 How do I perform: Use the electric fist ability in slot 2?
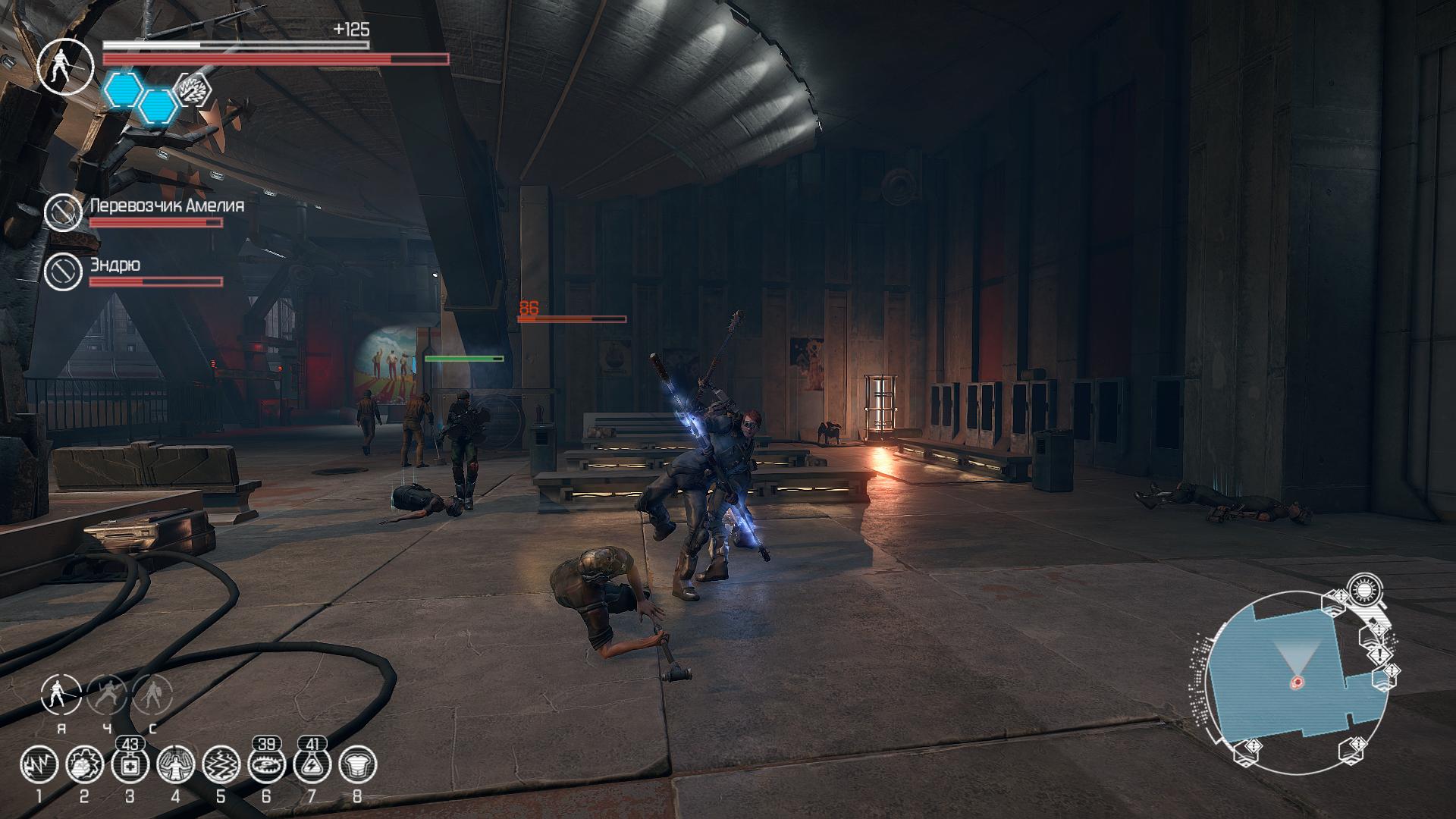pyautogui.click(x=84, y=766)
